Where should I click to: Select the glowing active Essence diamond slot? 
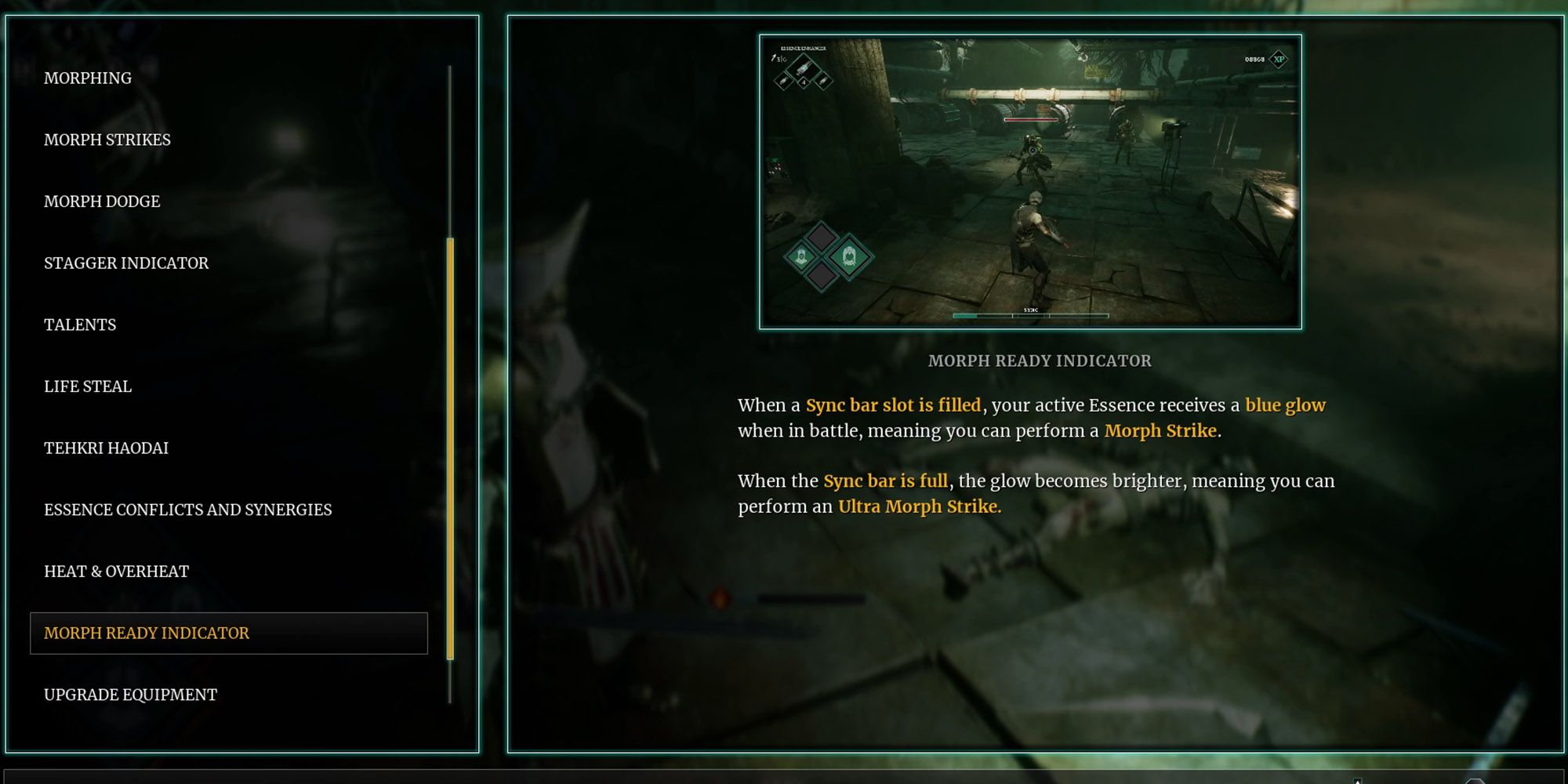pyautogui.click(x=849, y=256)
